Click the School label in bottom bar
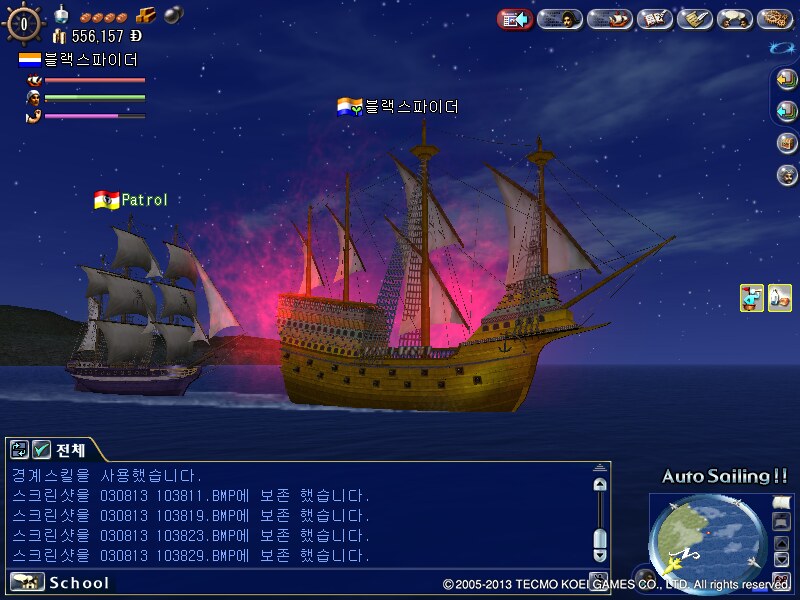This screenshot has height=600, width=800. 78,583
